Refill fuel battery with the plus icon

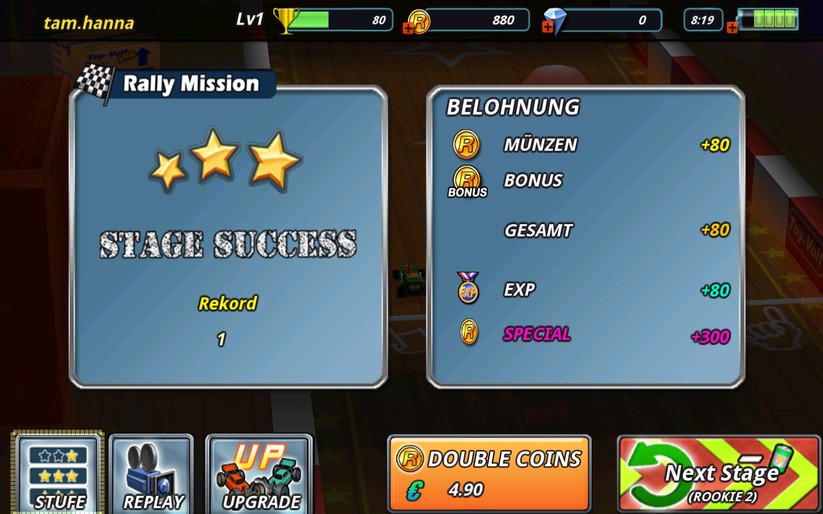(733, 28)
